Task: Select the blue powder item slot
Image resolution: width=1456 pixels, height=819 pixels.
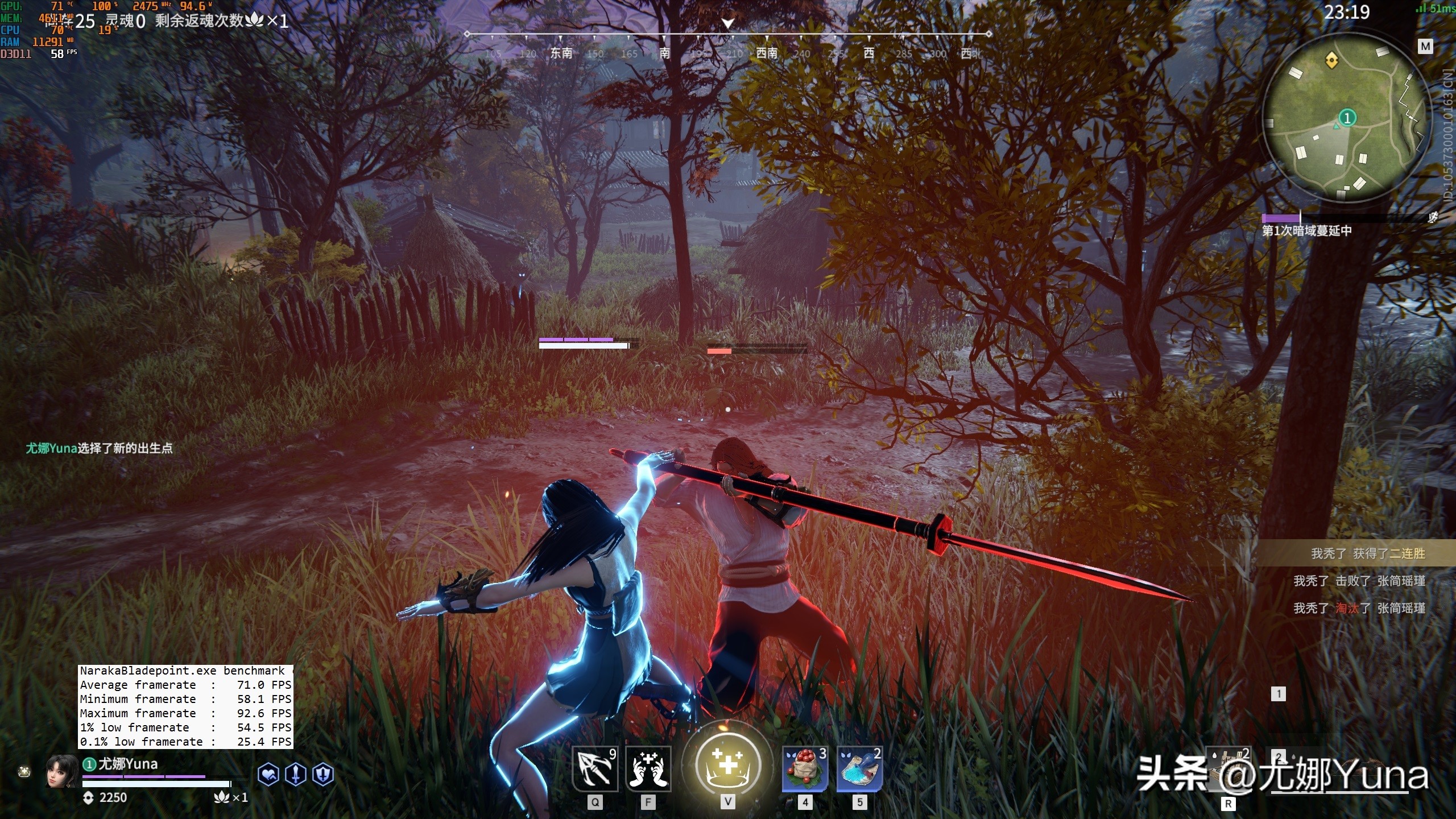Action: [859, 769]
